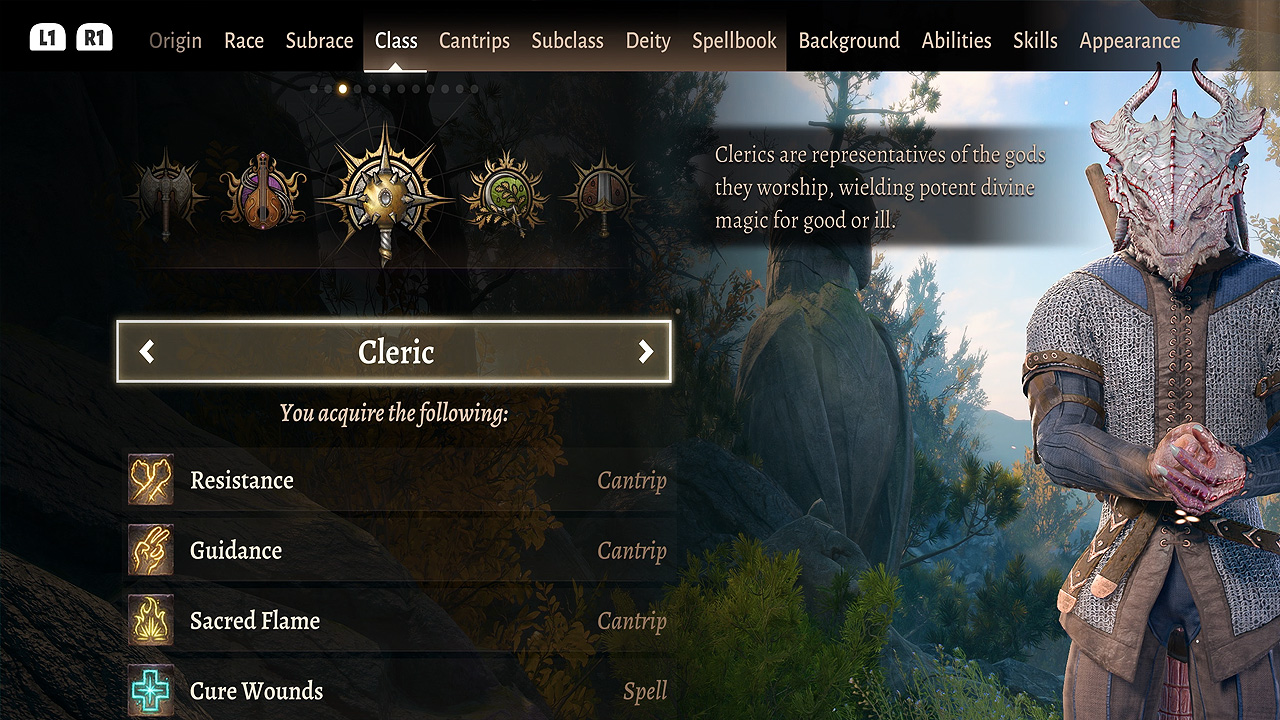
Task: Click the left arrow beside Cleric
Action: point(147,351)
